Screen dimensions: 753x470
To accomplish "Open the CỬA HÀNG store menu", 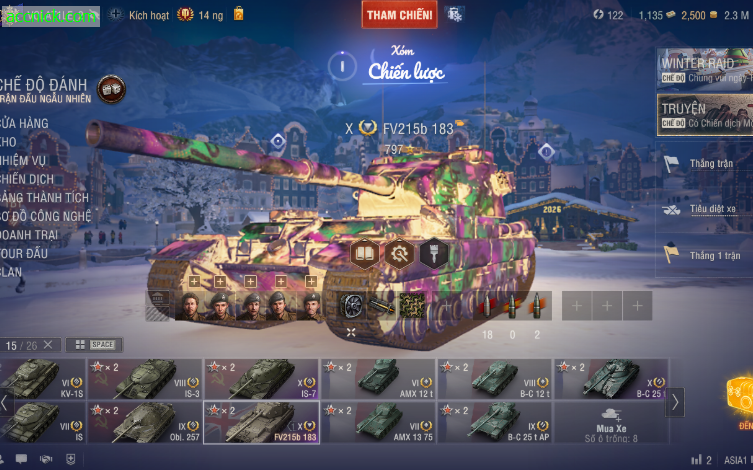I will 25,123.
